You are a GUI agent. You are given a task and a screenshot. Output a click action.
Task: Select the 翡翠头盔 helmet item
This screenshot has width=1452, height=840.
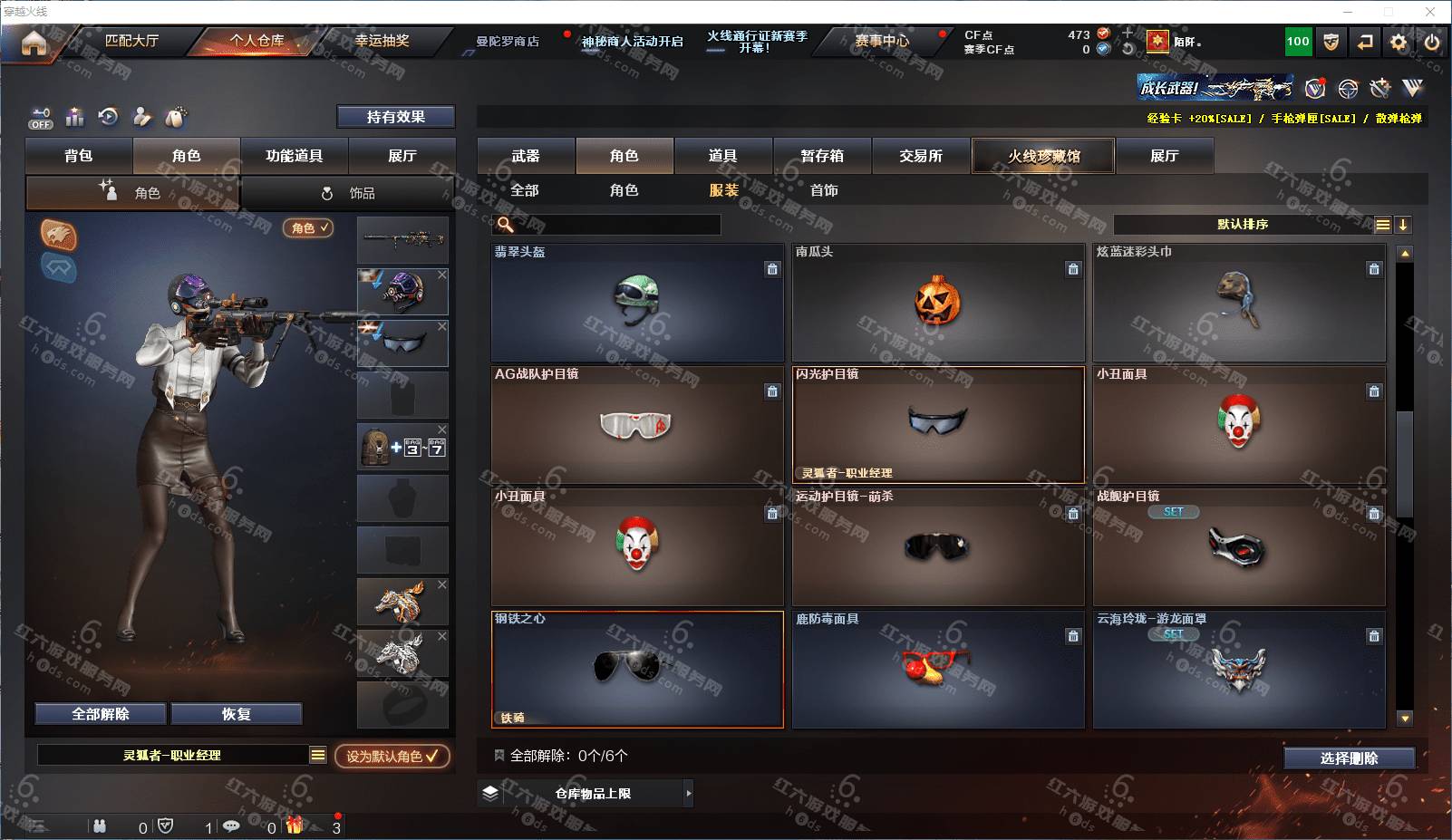pyautogui.click(x=637, y=303)
